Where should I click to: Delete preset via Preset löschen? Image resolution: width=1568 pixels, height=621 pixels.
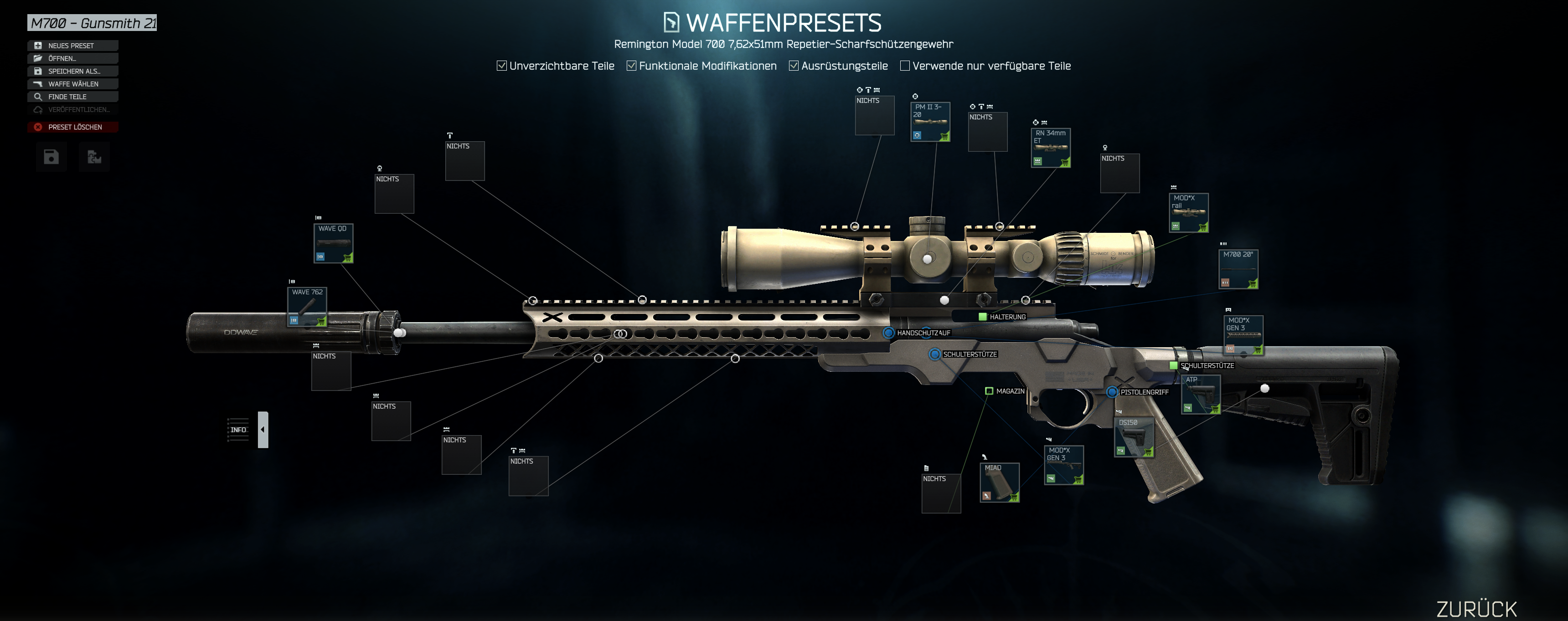73,127
